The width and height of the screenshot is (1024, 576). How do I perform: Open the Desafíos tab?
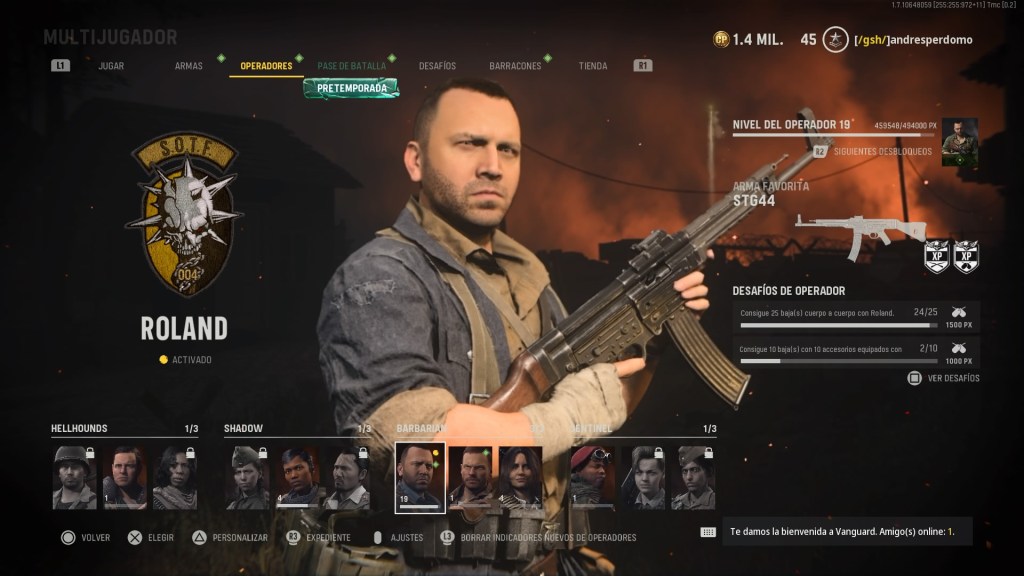click(x=437, y=66)
